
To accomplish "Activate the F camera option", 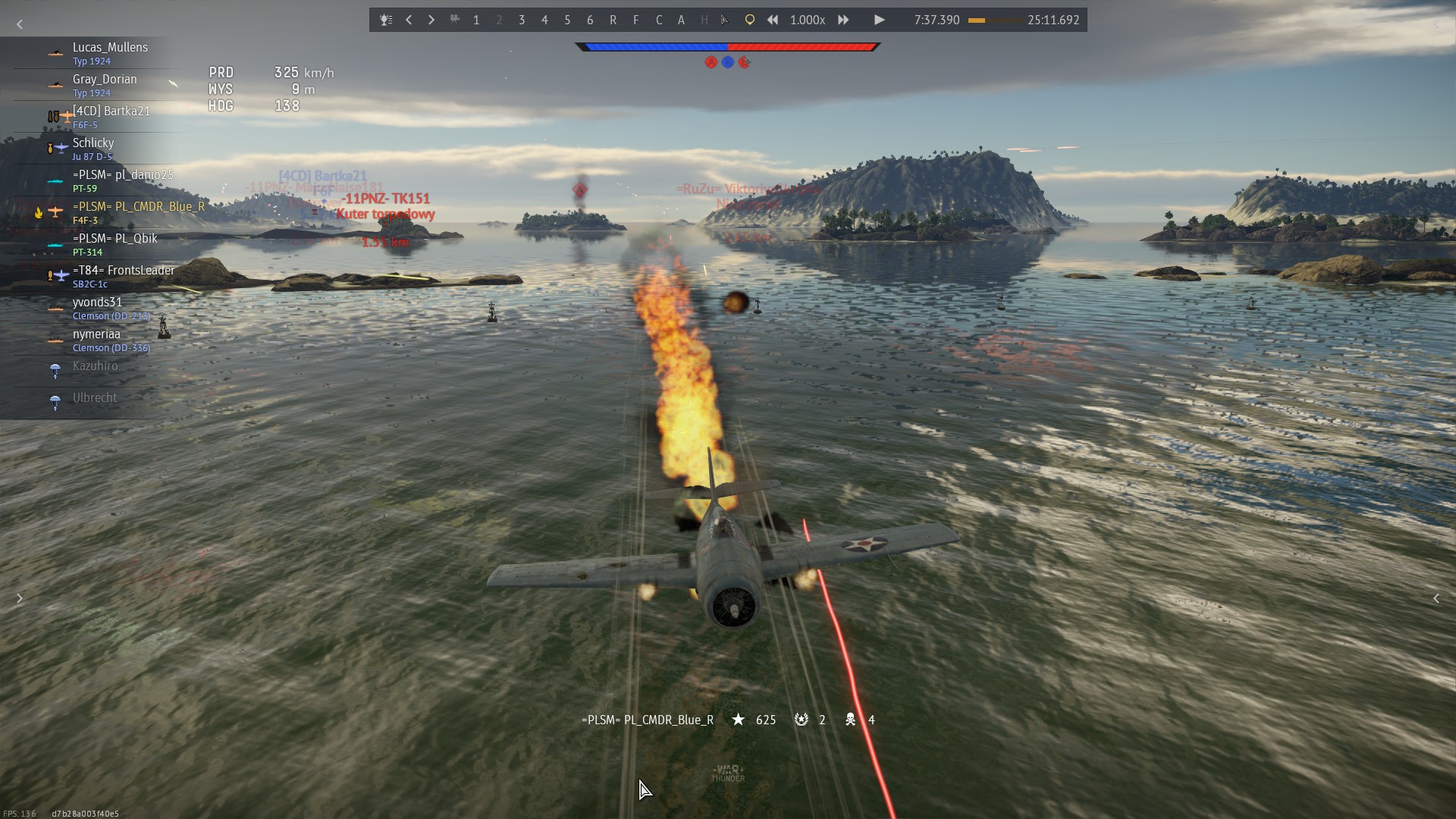I will (635, 20).
